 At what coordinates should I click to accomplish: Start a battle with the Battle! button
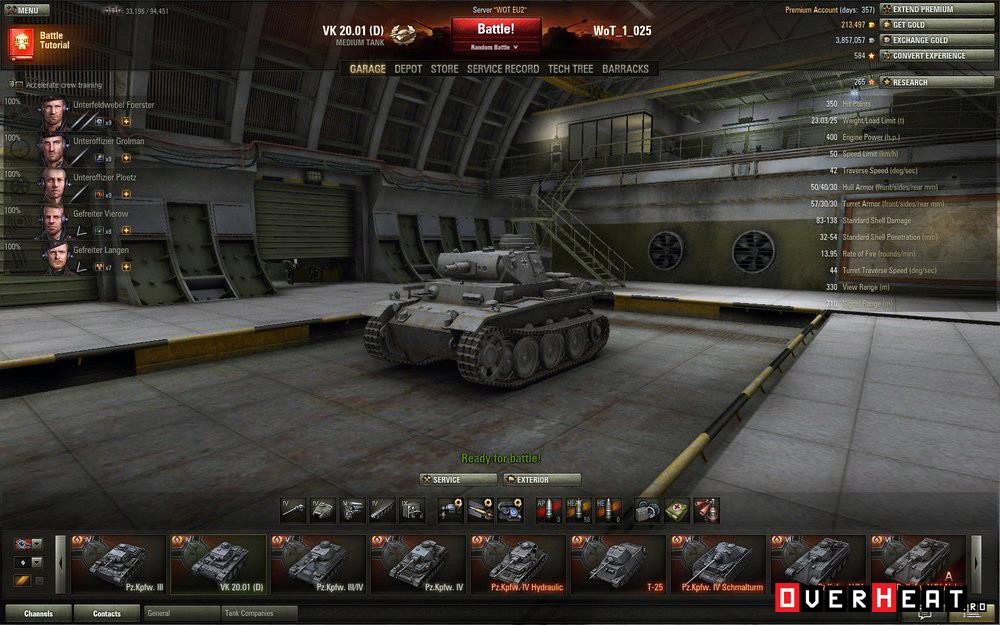[x=496, y=29]
